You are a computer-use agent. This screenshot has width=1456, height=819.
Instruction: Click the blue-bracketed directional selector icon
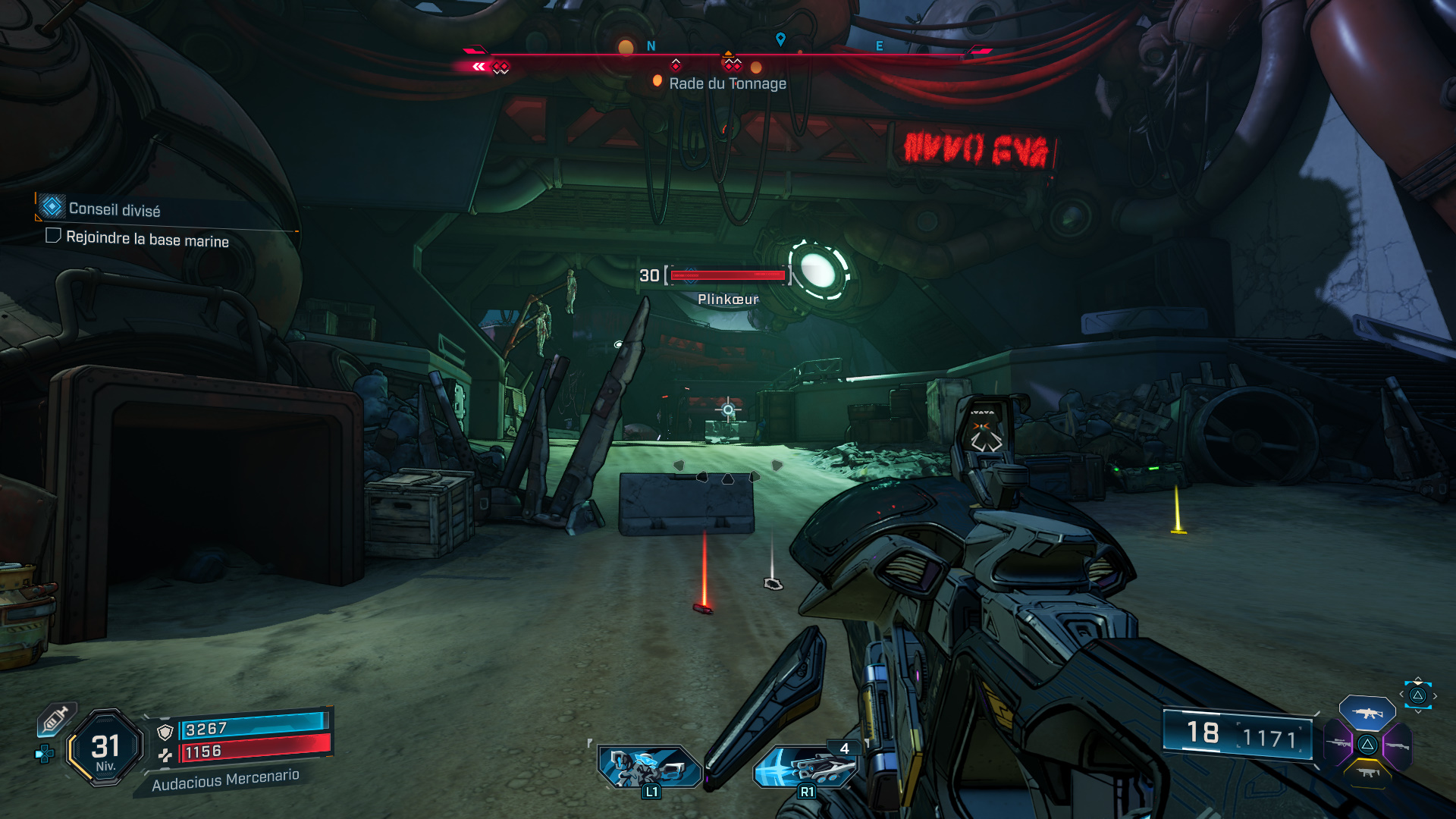click(x=1417, y=695)
